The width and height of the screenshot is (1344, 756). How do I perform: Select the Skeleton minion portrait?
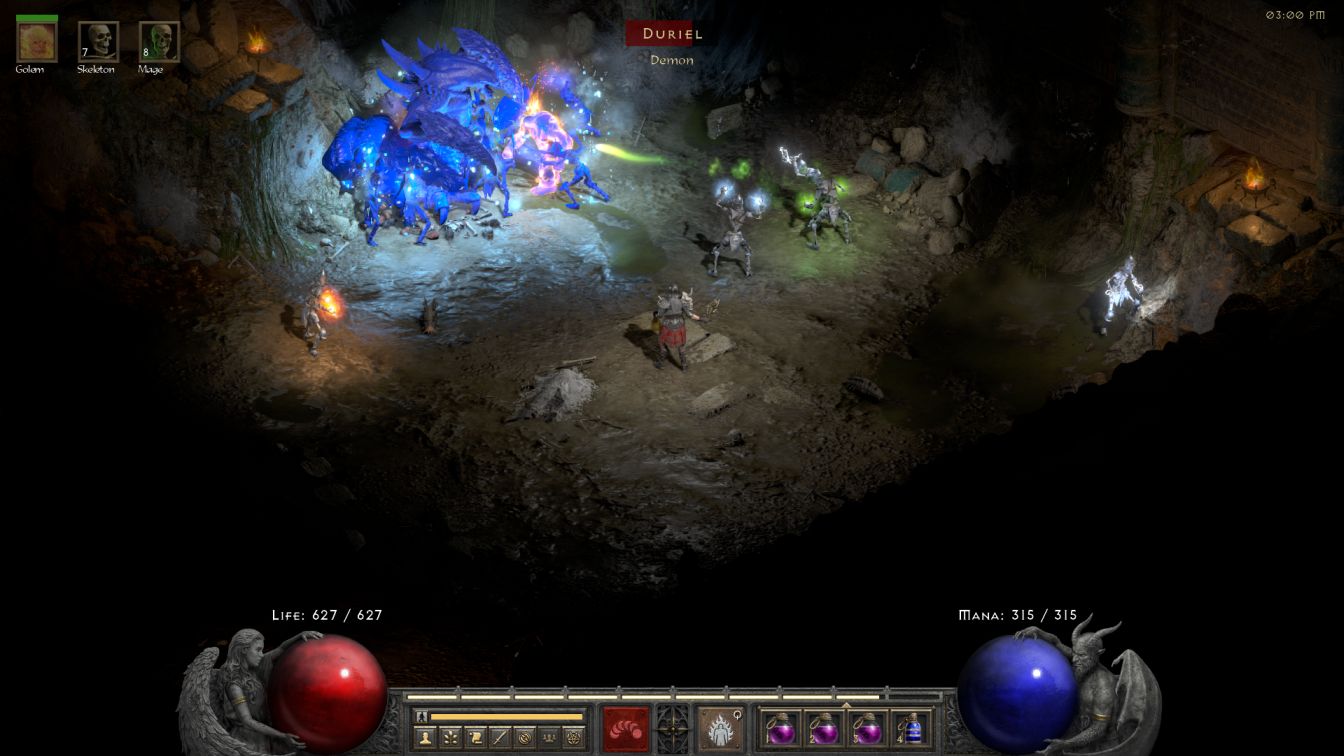pyautogui.click(x=98, y=41)
